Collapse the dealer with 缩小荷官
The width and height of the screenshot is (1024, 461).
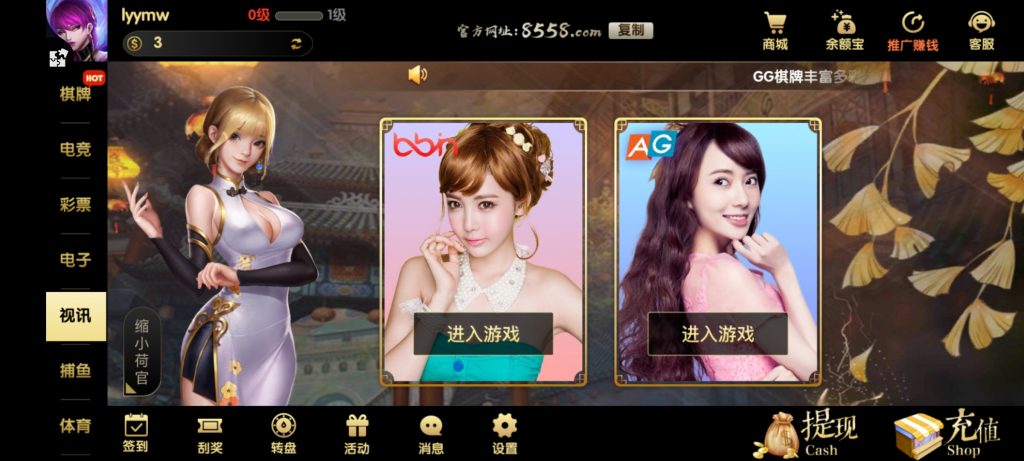coord(142,350)
